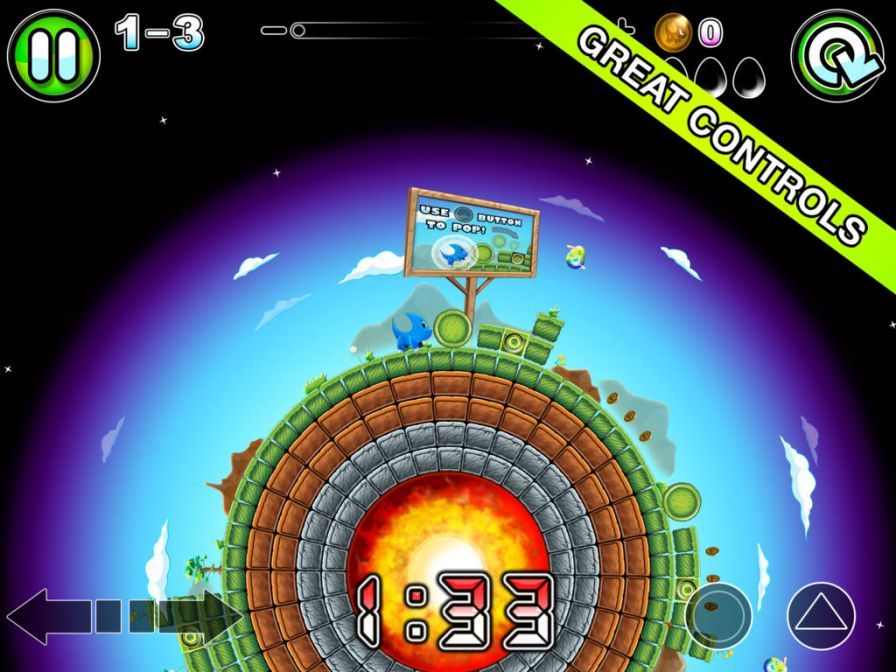Activate the round pop action button
This screenshot has width=896, height=672.
click(x=719, y=612)
